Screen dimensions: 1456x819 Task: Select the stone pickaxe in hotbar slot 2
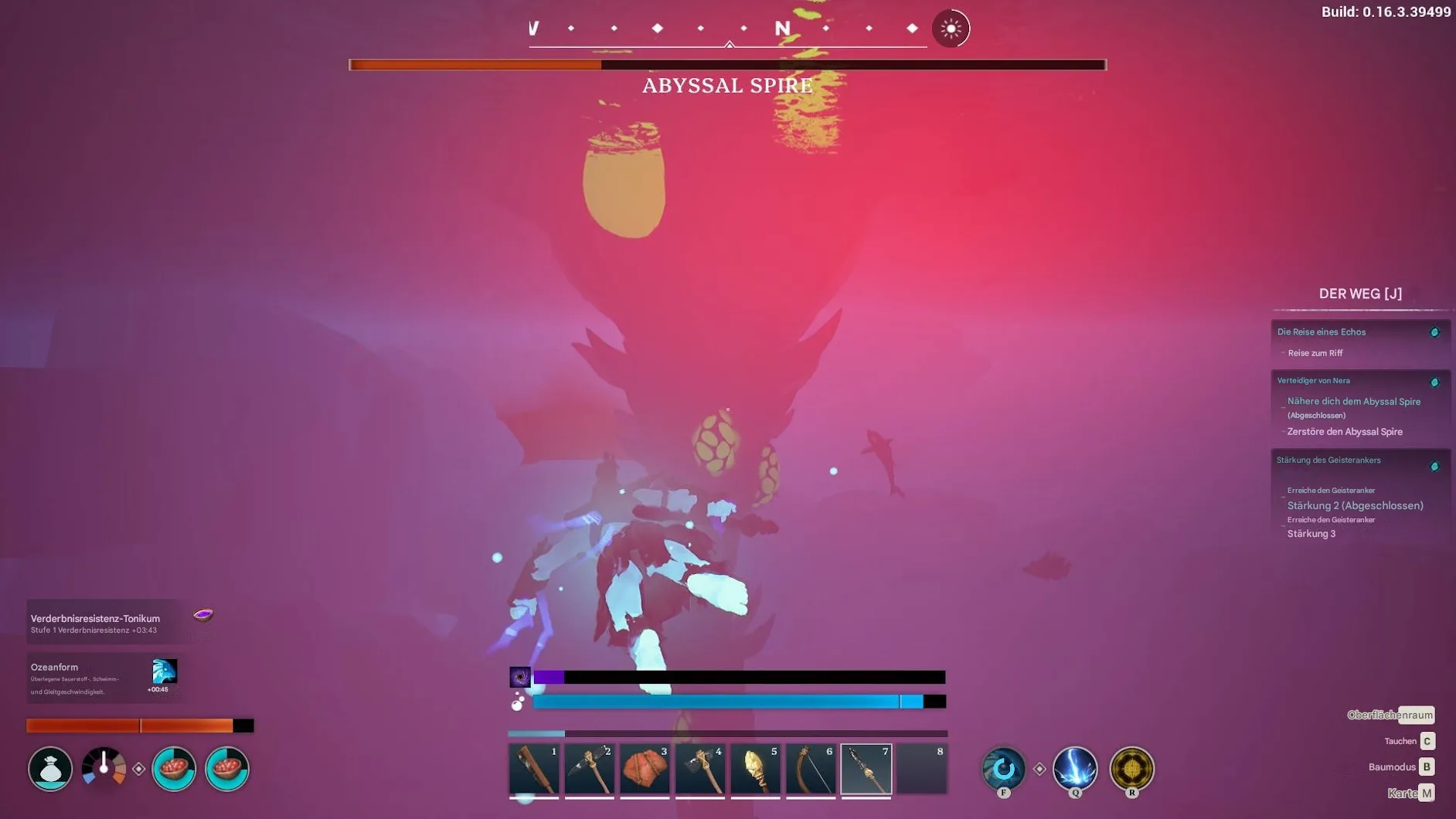(590, 770)
